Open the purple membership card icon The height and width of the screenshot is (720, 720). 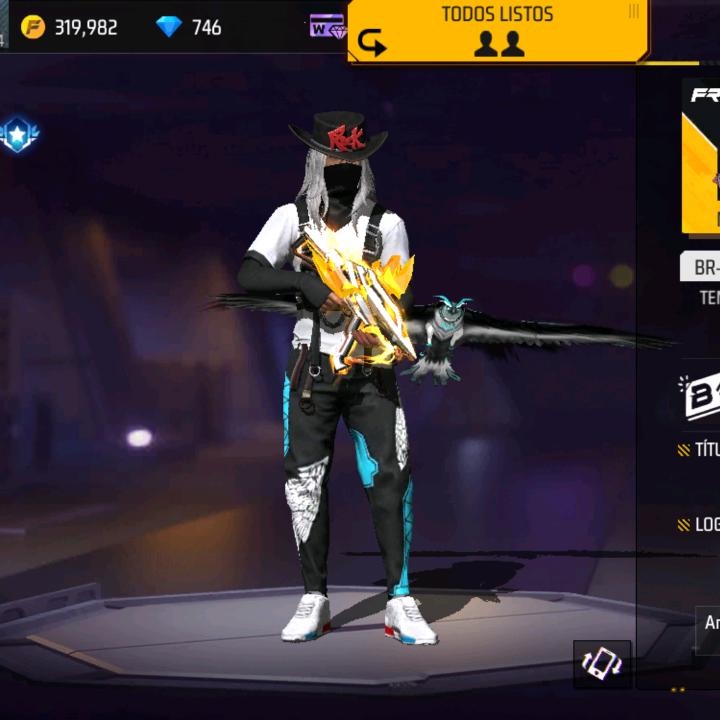point(327,27)
